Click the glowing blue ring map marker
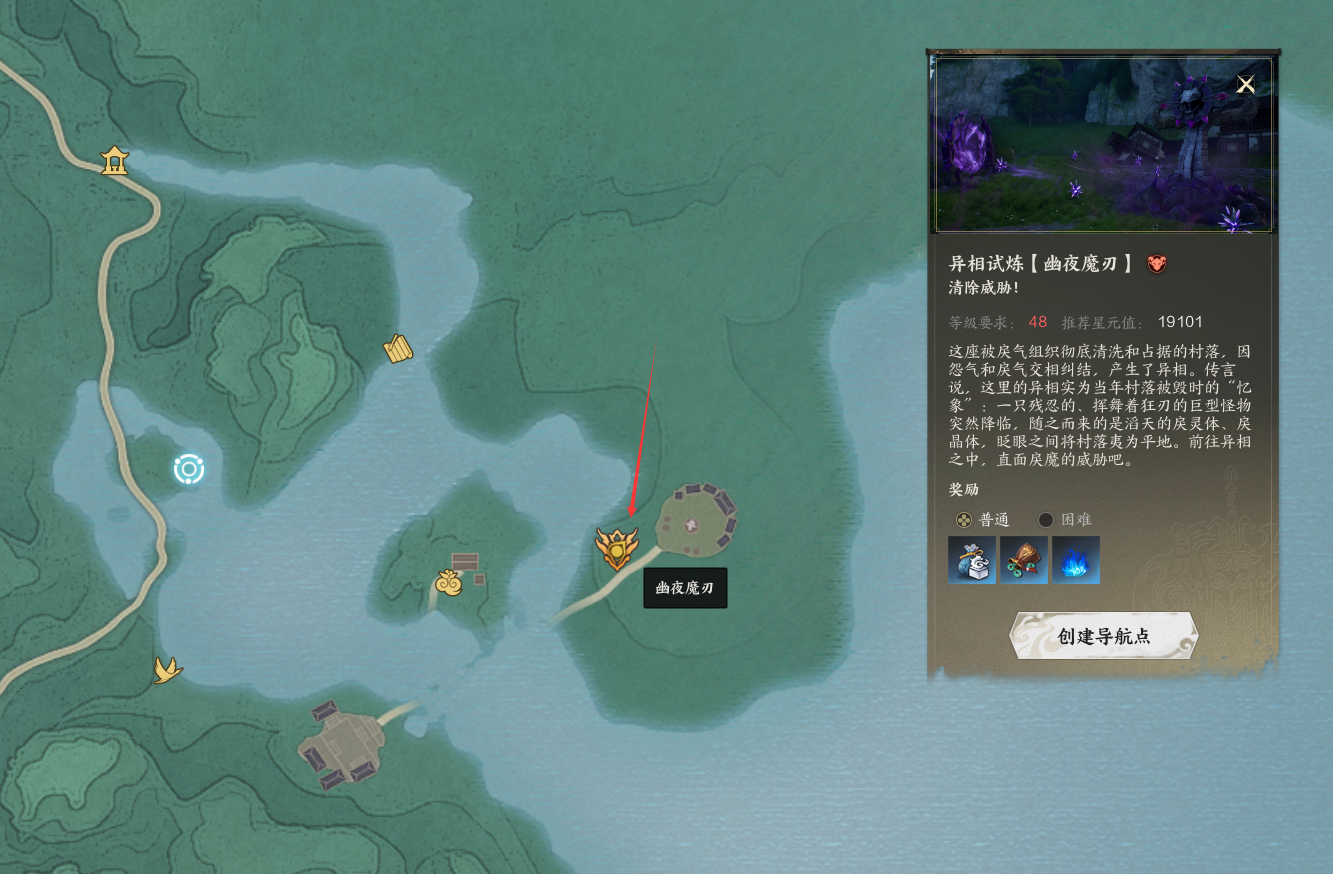This screenshot has width=1333, height=874. [x=189, y=469]
